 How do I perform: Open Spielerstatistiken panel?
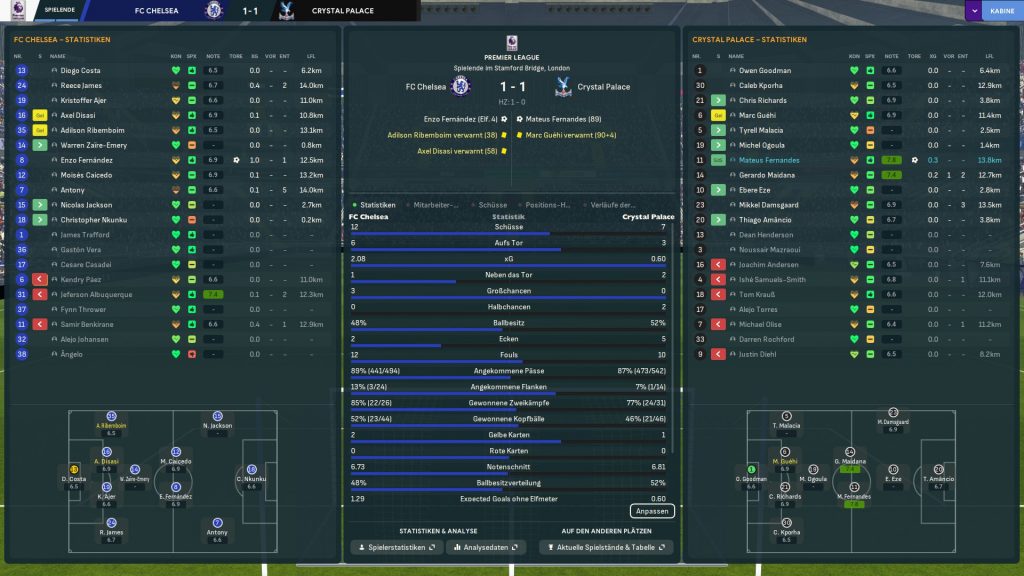(x=397, y=548)
